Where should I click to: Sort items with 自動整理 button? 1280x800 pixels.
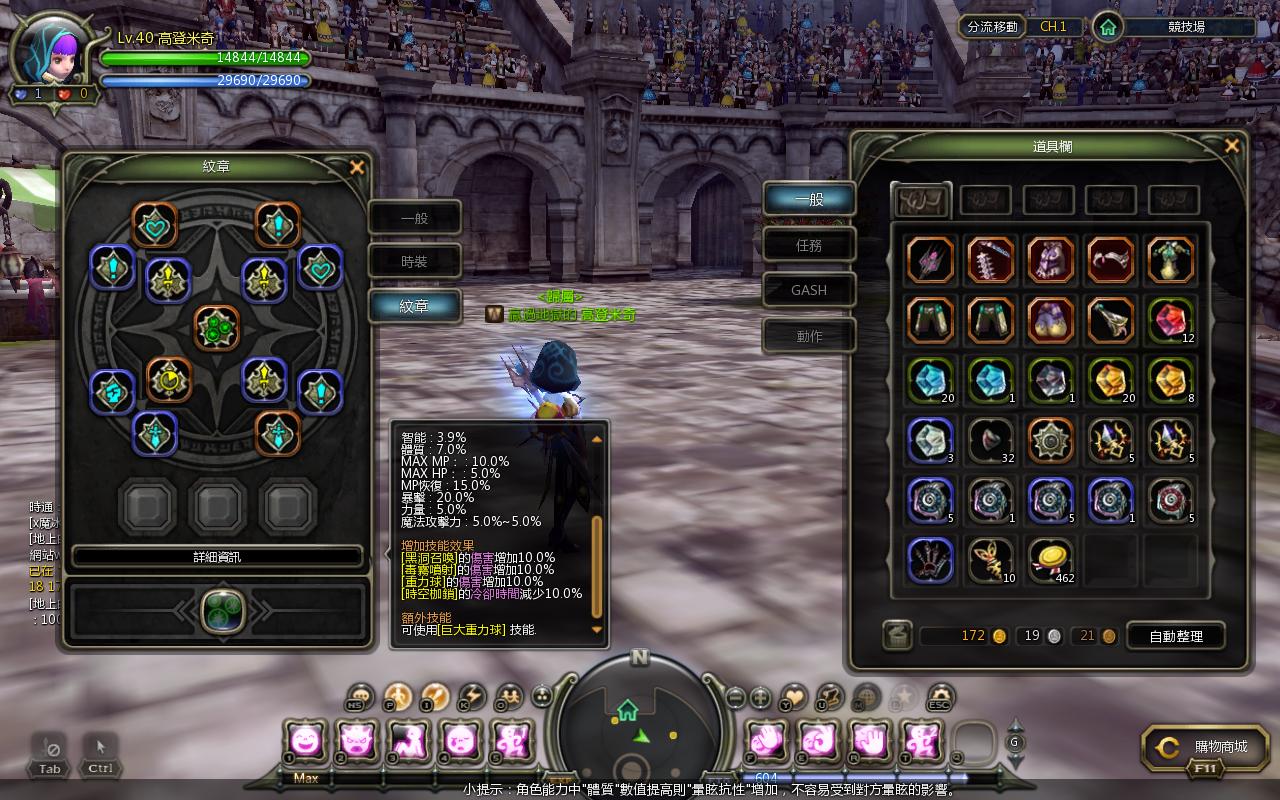1175,636
